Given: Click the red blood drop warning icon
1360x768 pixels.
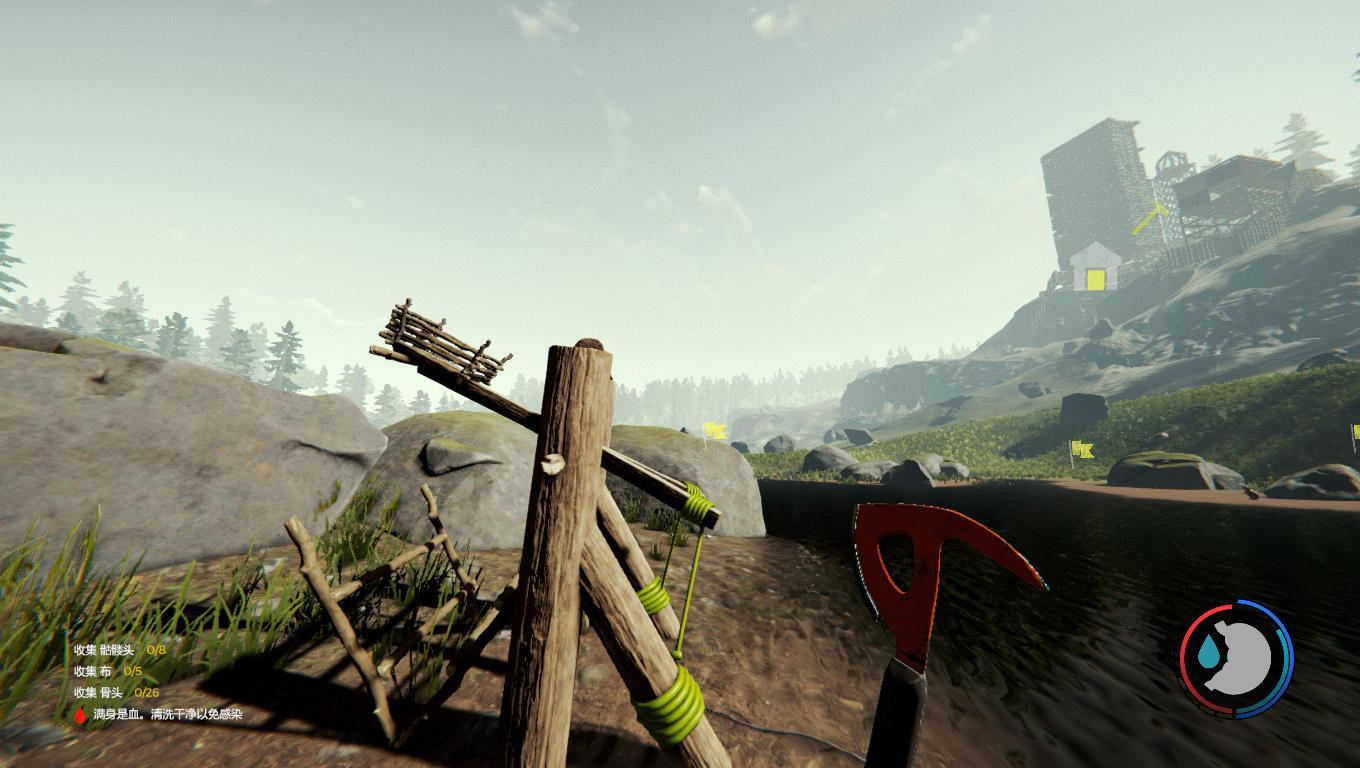Looking at the screenshot, I should point(81,714).
